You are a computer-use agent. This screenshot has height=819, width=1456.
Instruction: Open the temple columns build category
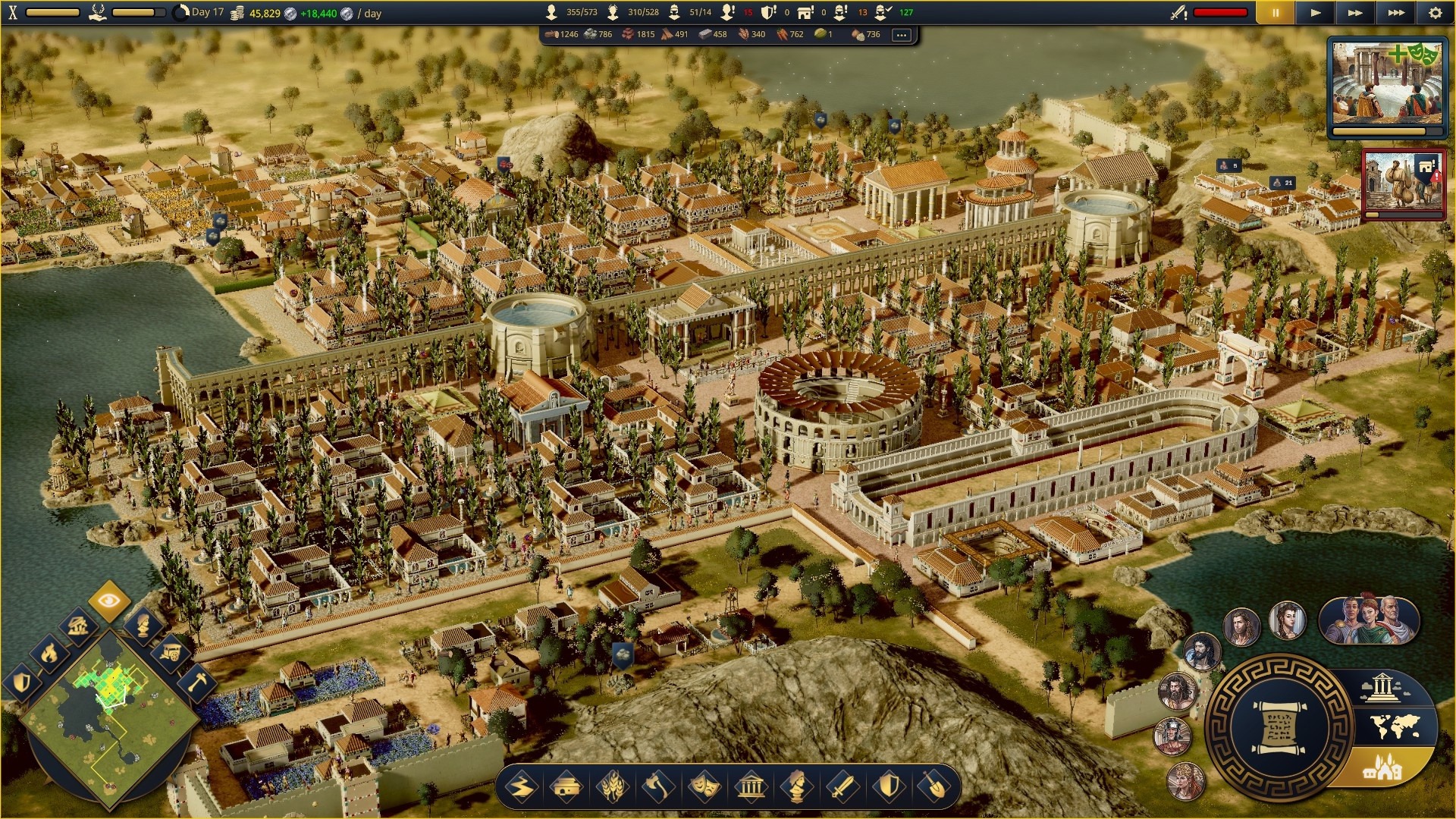751,786
